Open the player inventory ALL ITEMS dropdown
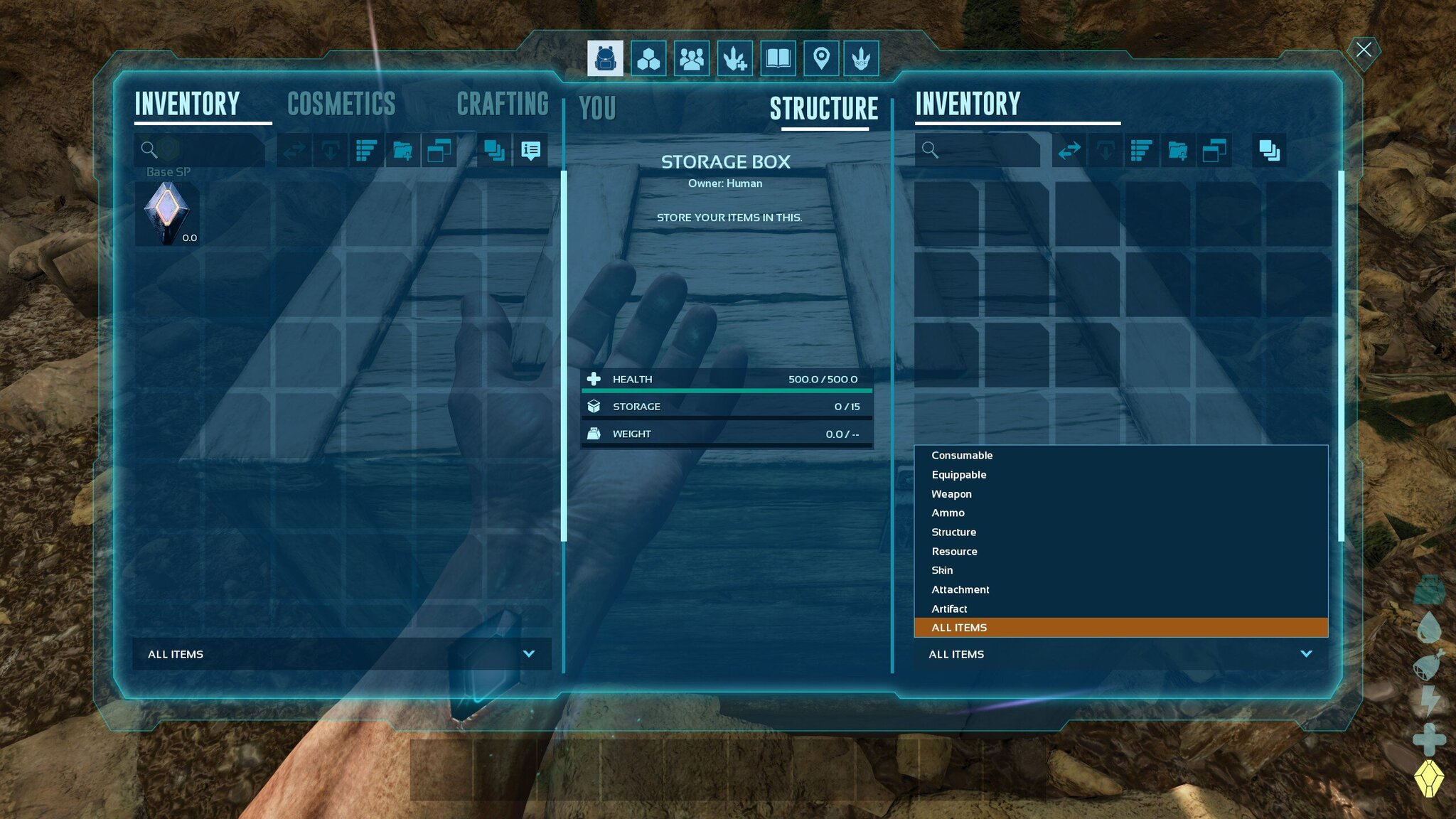 point(341,654)
